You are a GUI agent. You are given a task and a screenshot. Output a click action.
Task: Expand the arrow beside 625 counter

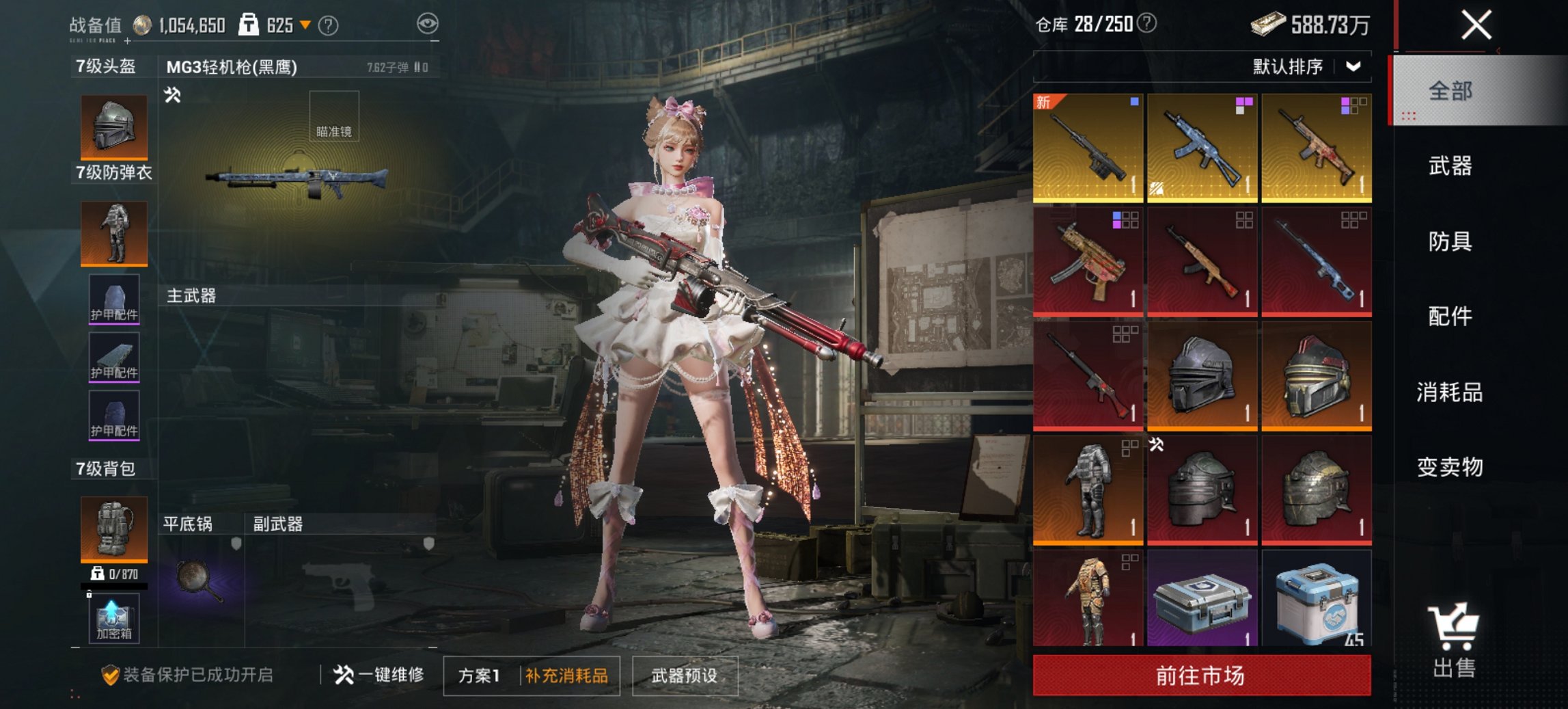pos(305,25)
